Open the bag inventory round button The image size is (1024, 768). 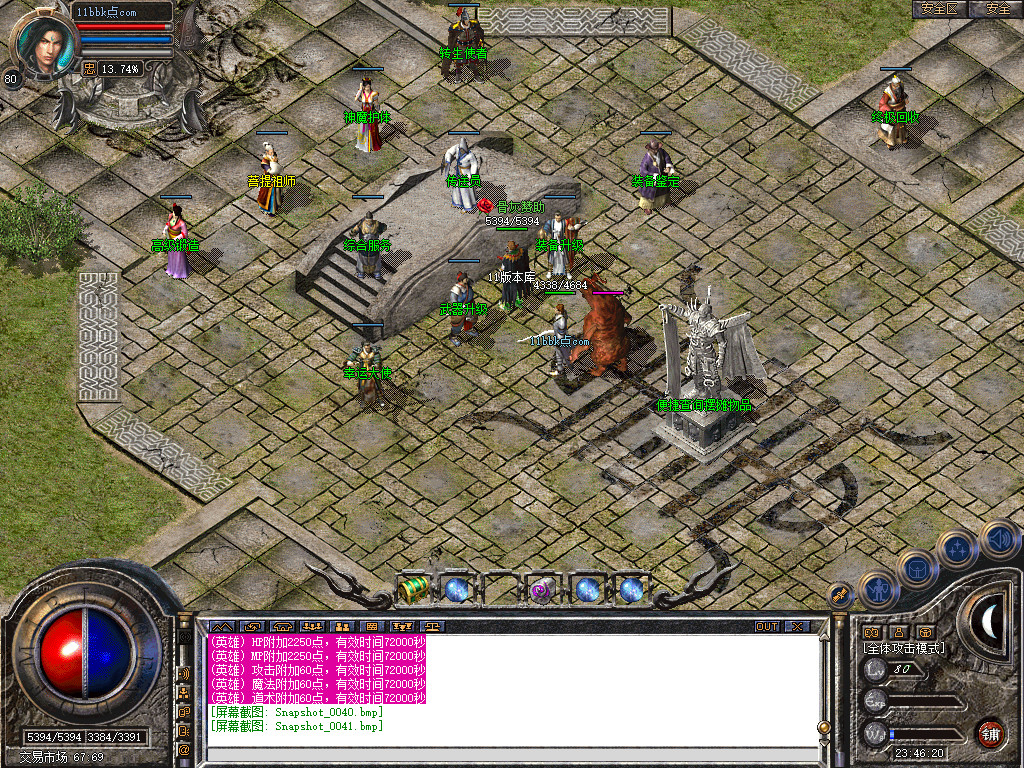click(918, 569)
